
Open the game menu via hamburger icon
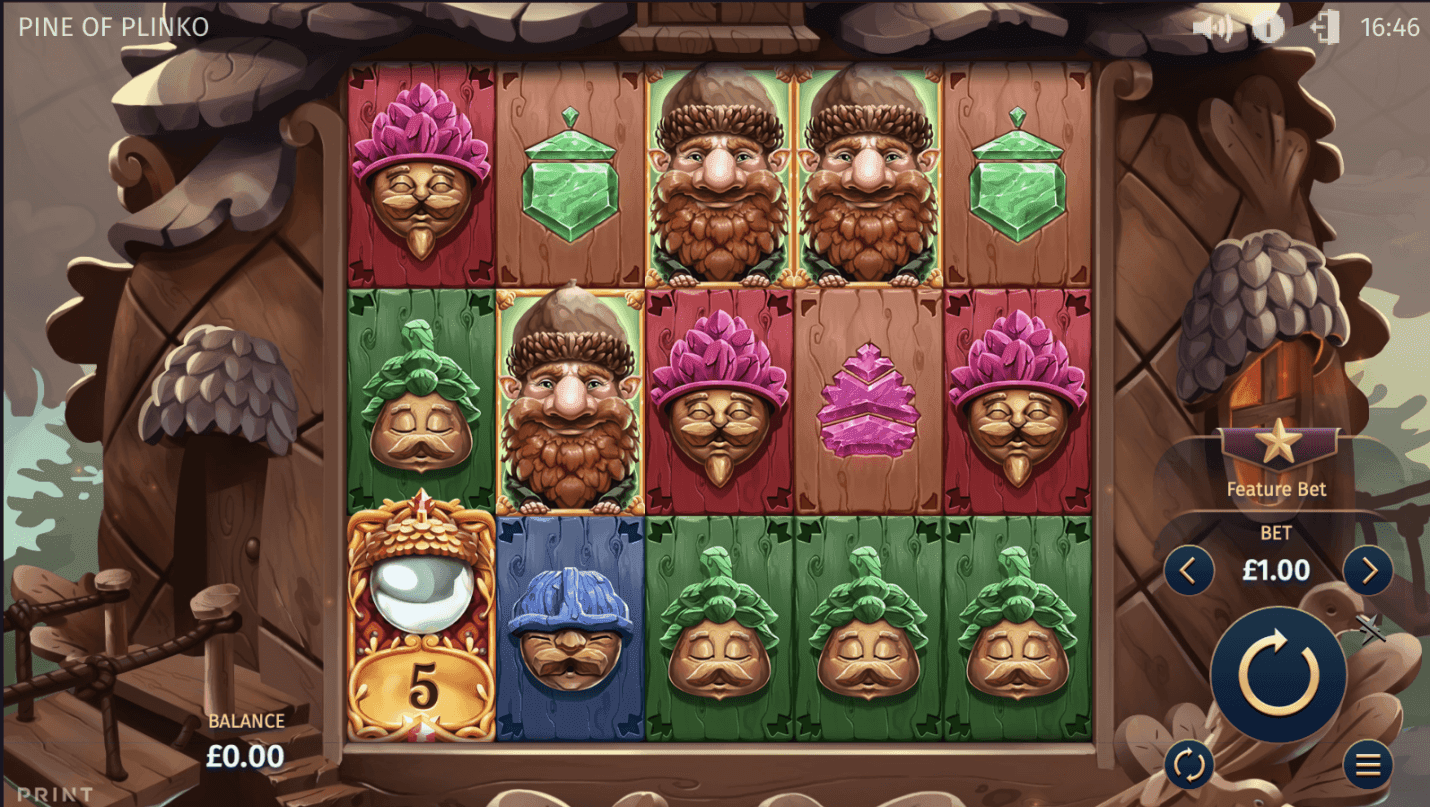pos(1368,763)
